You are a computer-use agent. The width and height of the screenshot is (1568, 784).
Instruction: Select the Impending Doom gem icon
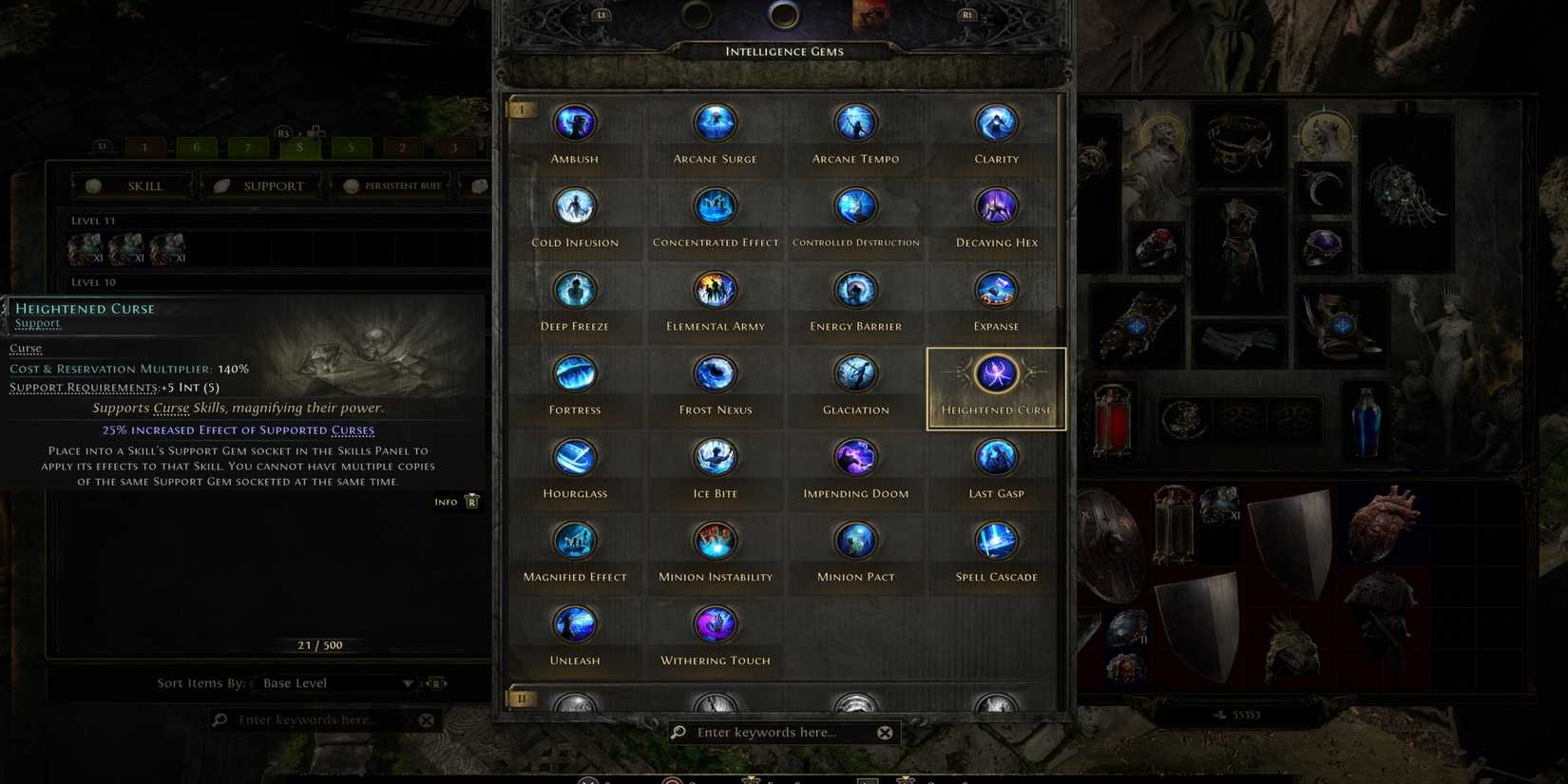pos(855,457)
